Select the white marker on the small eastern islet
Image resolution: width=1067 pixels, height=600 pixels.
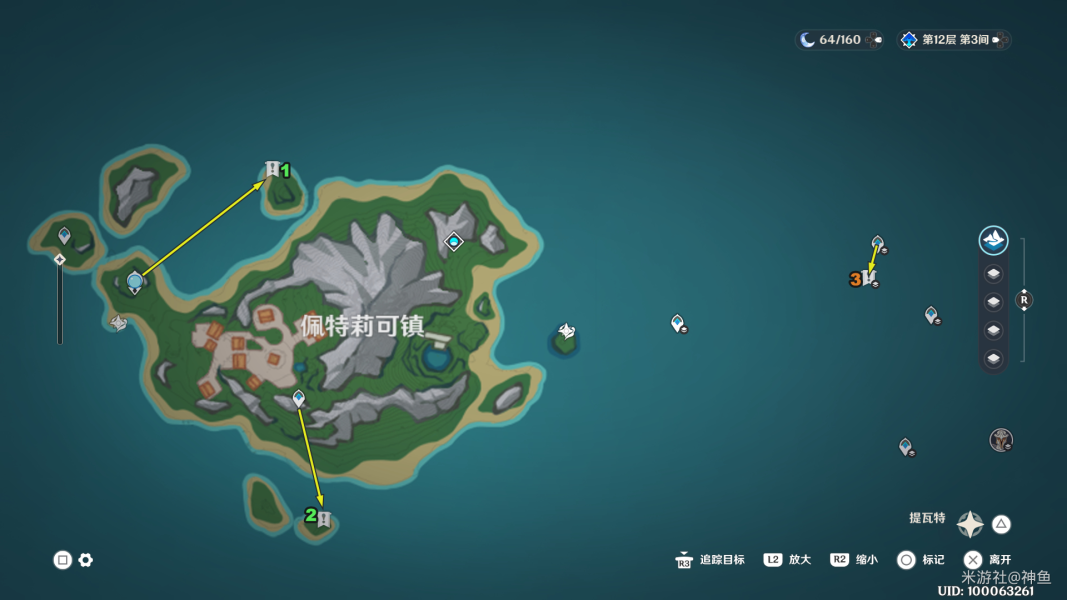[566, 332]
